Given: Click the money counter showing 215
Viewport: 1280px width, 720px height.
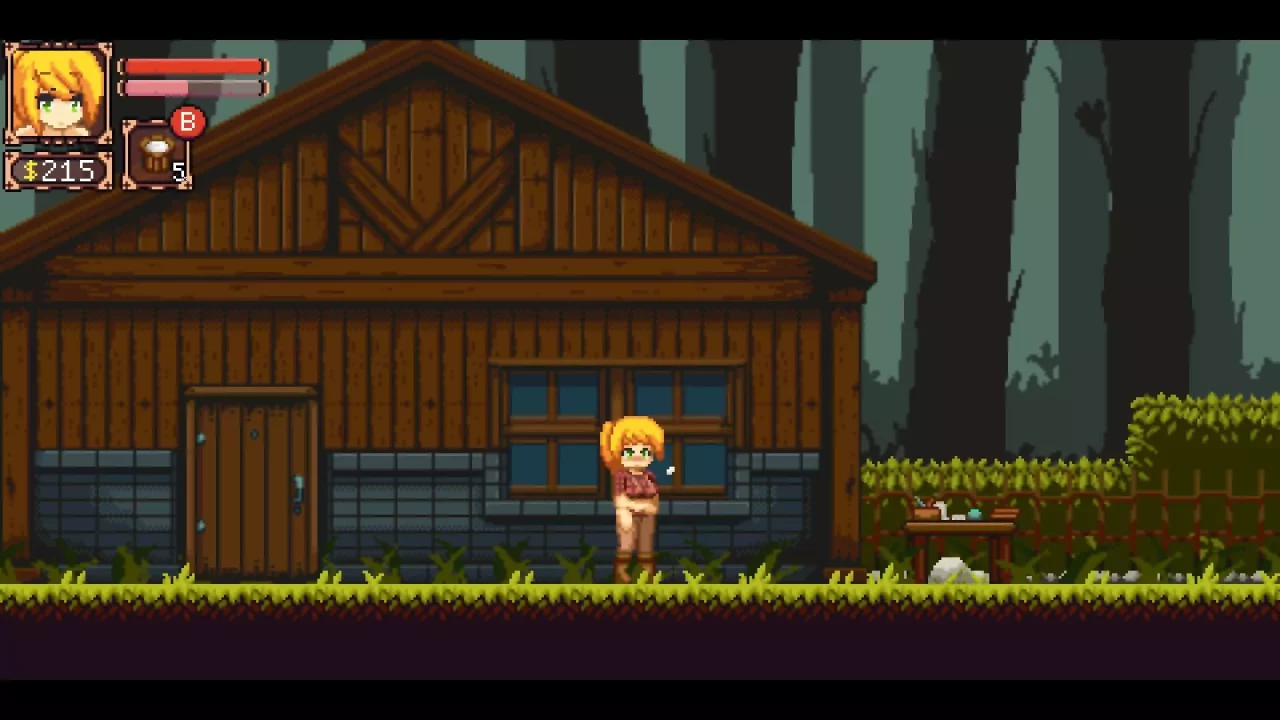Looking at the screenshot, I should (68, 170).
